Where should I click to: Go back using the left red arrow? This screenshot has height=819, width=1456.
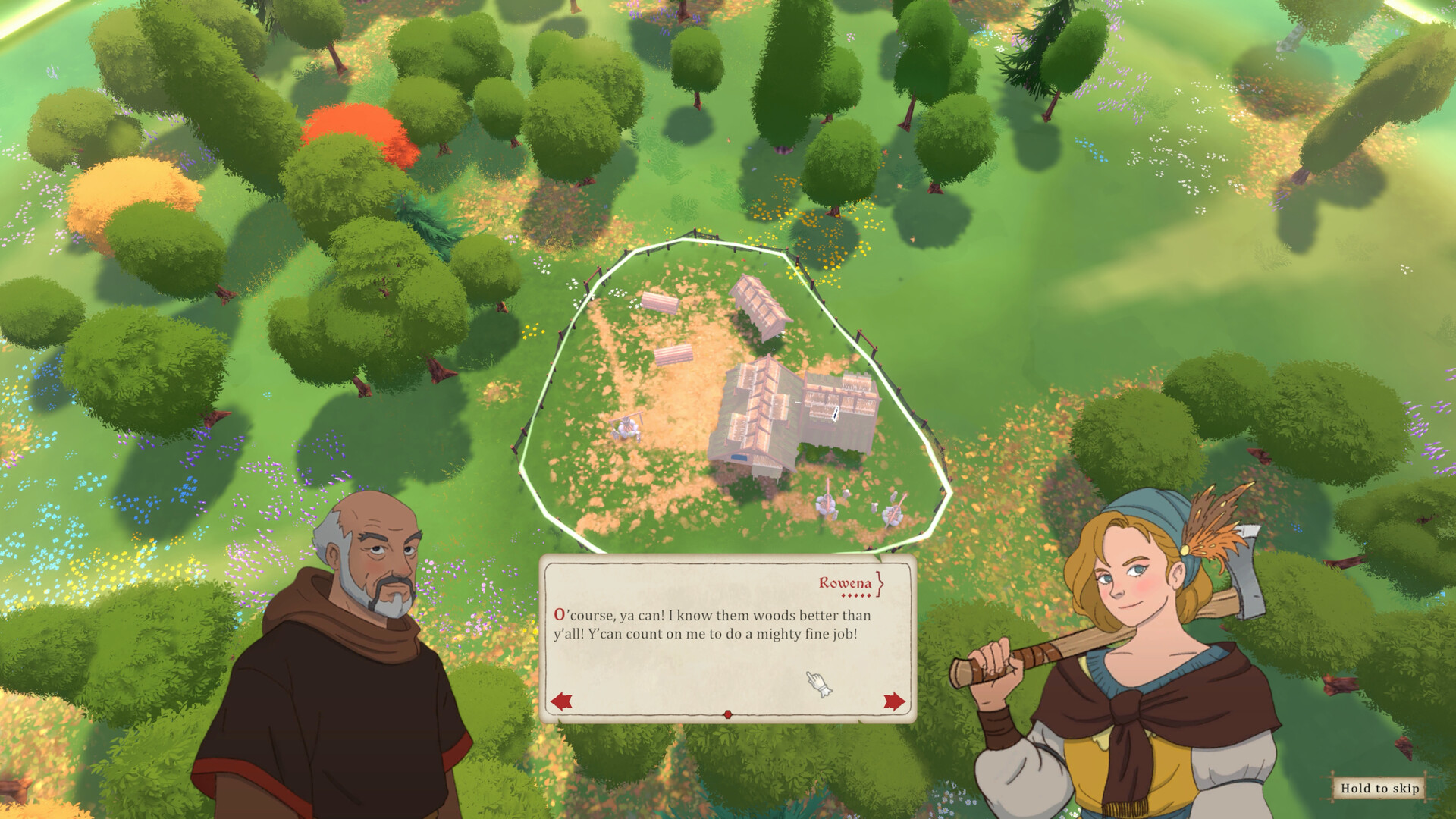click(x=562, y=702)
